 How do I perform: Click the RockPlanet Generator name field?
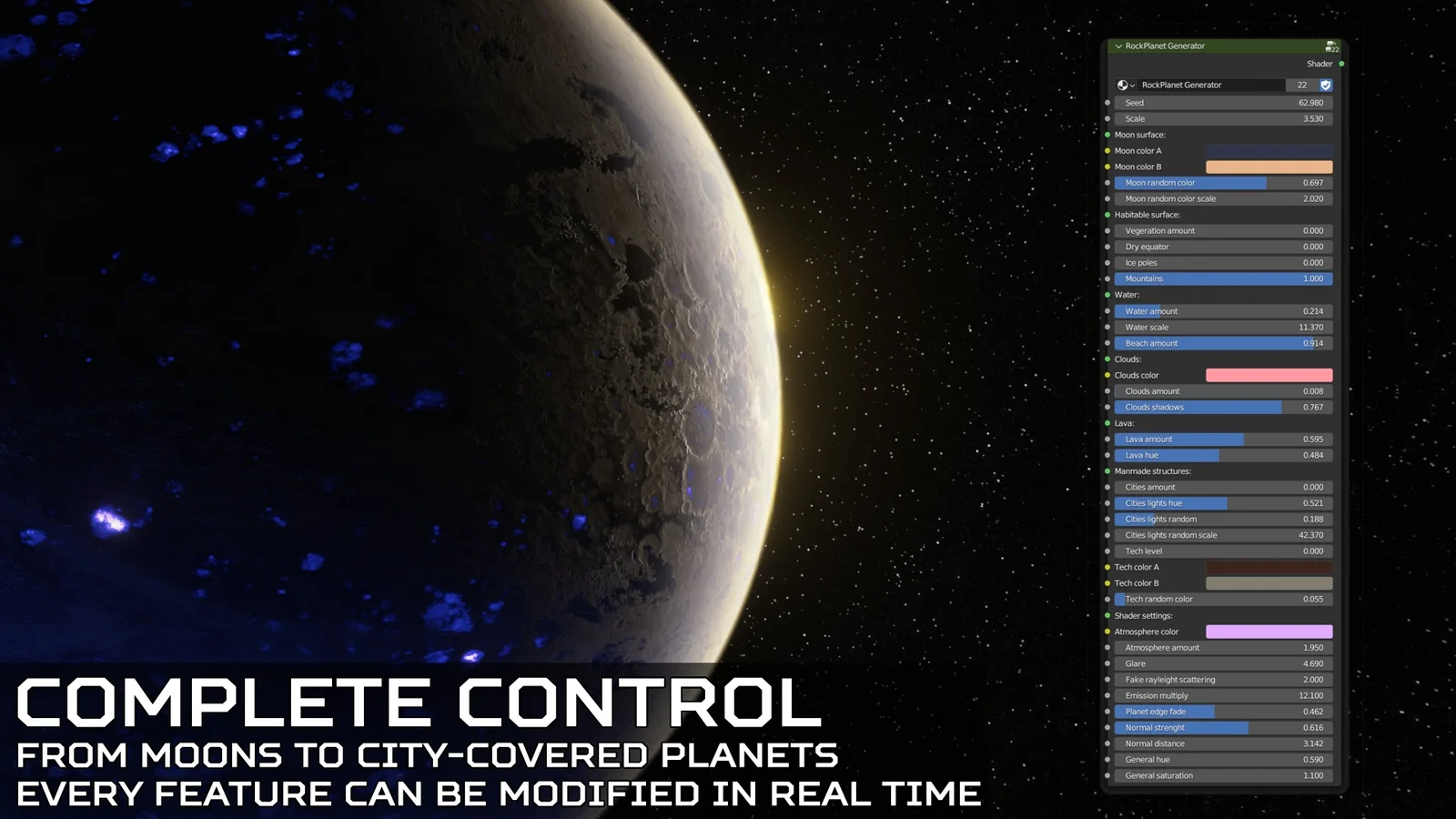(1210, 85)
